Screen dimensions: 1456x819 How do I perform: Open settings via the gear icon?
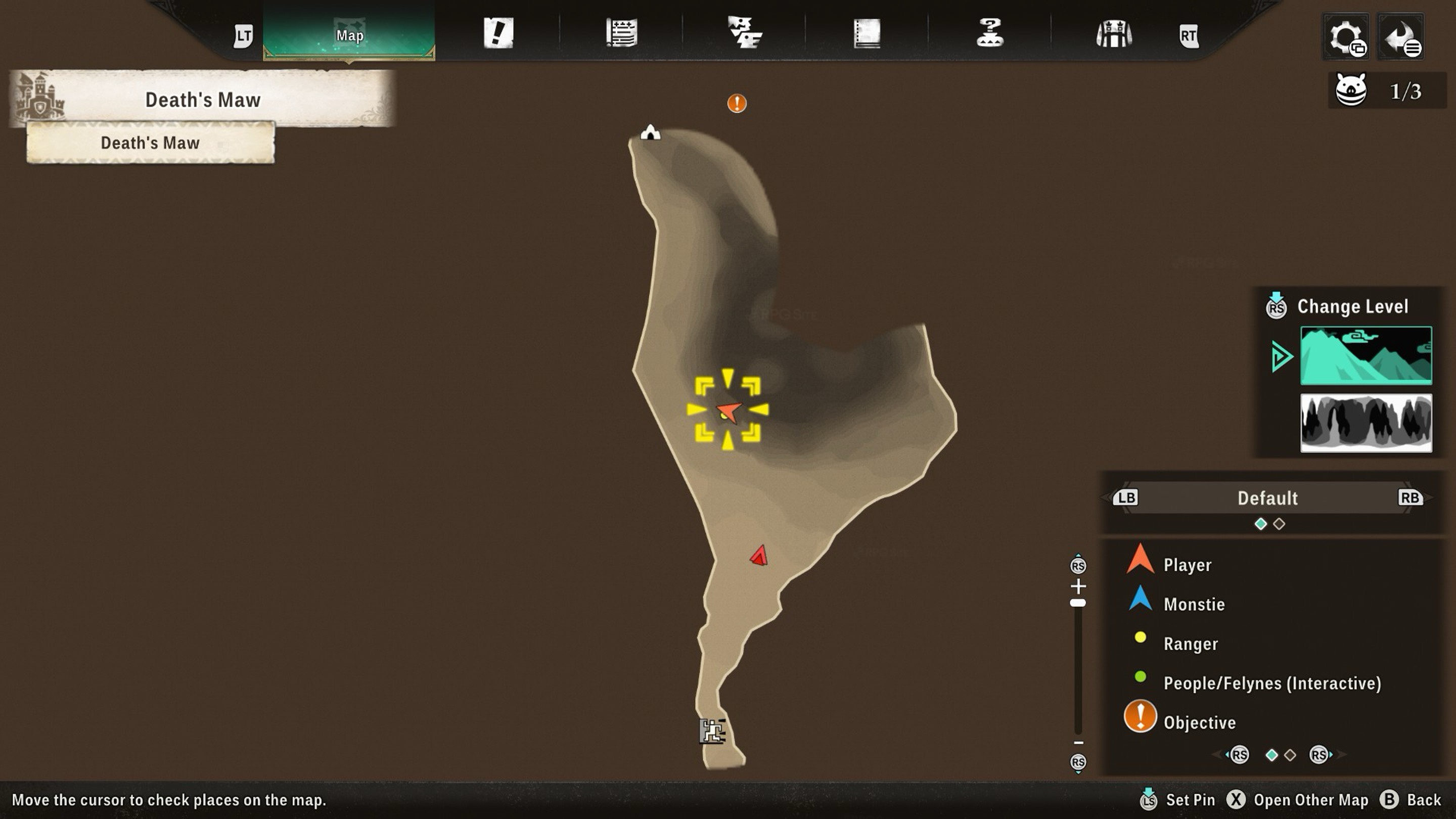[x=1346, y=37]
